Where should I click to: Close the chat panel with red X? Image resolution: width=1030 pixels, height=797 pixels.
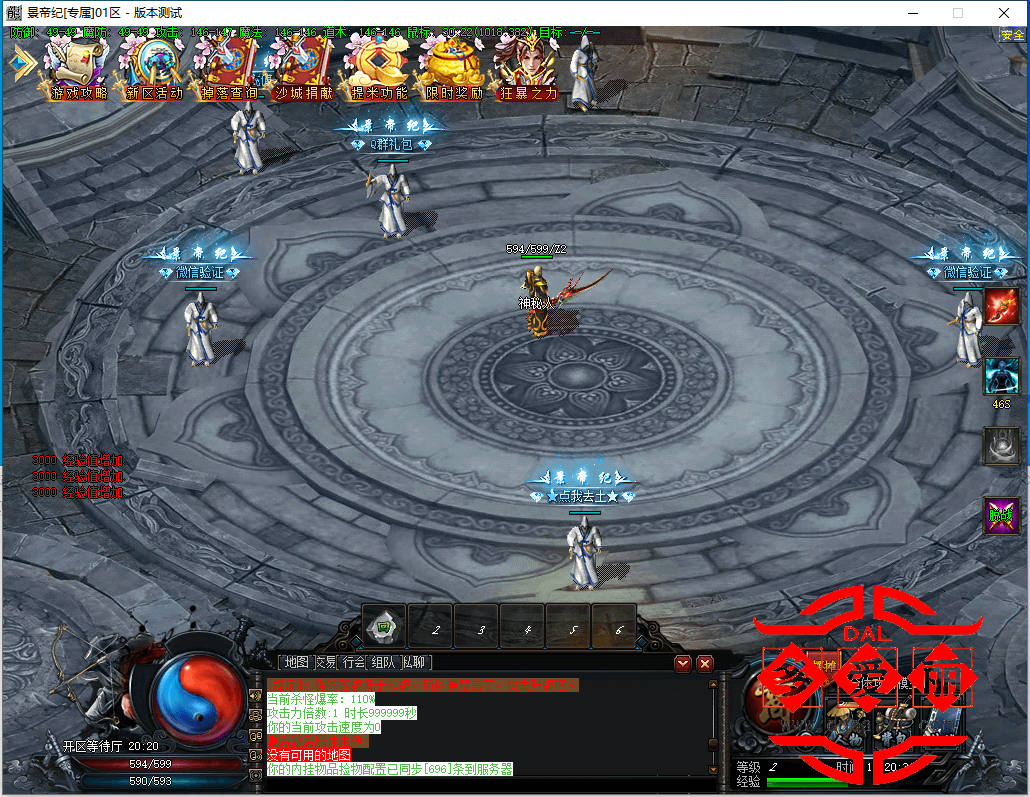705,662
